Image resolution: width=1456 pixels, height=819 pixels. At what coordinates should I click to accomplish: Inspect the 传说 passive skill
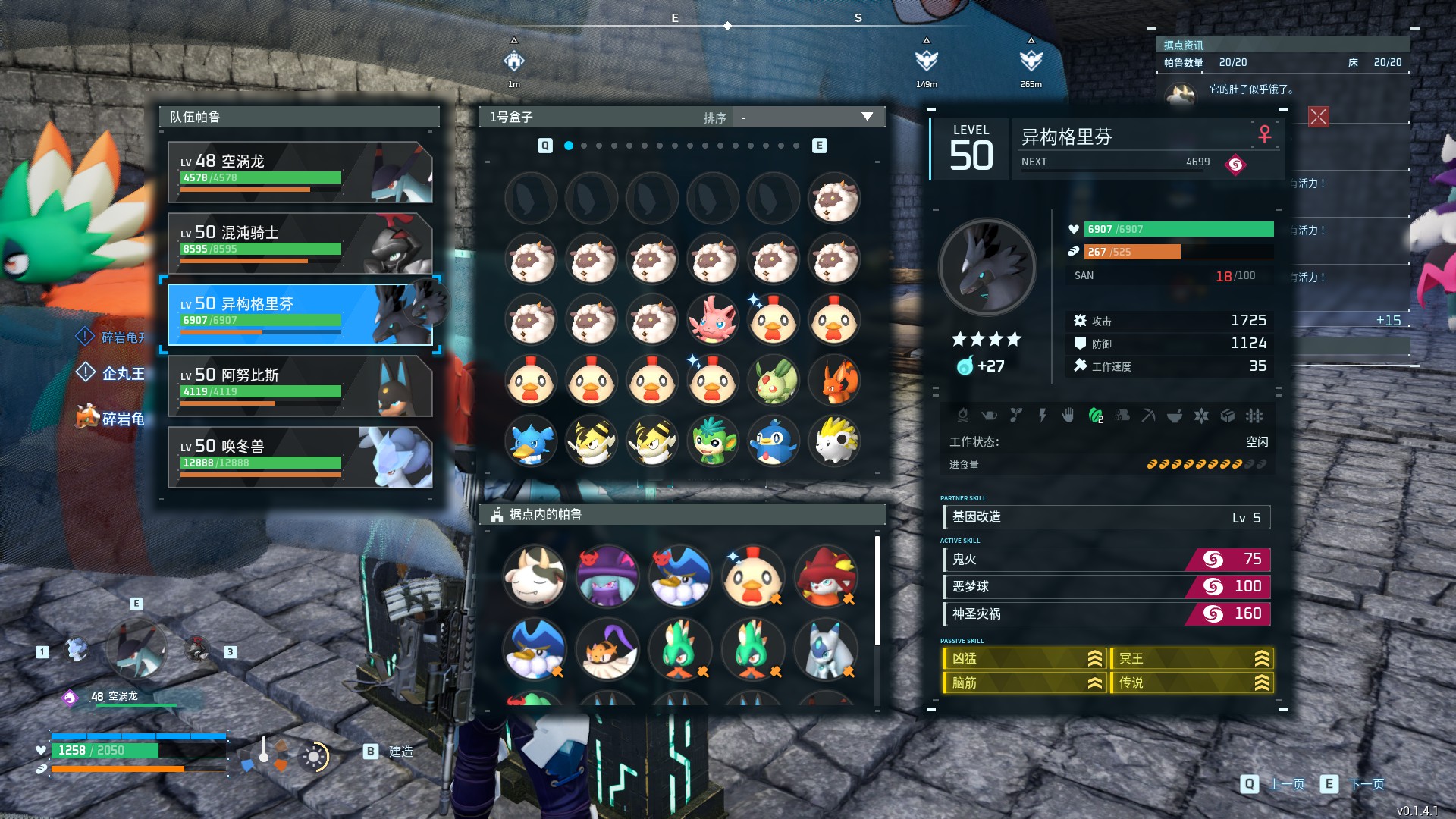[x=1191, y=683]
